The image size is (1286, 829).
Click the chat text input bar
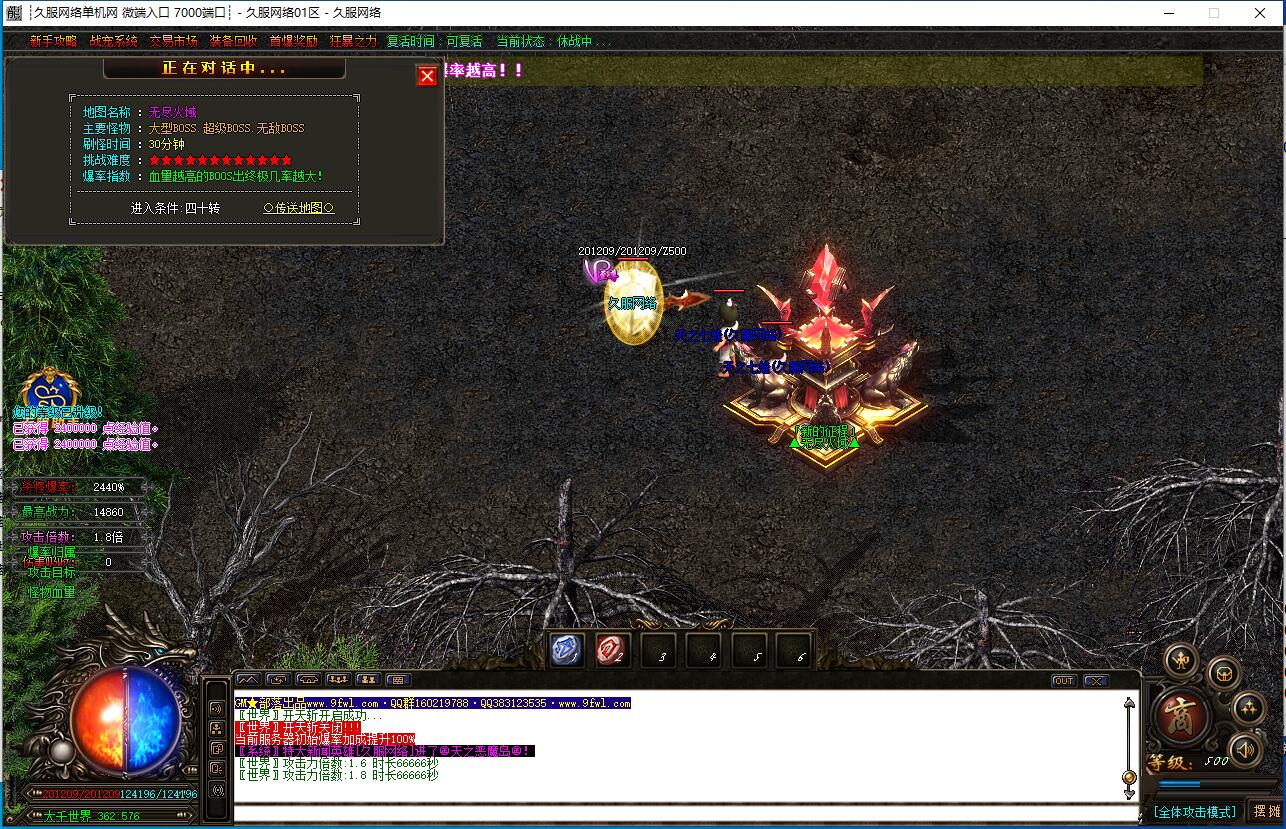pyautogui.click(x=680, y=811)
